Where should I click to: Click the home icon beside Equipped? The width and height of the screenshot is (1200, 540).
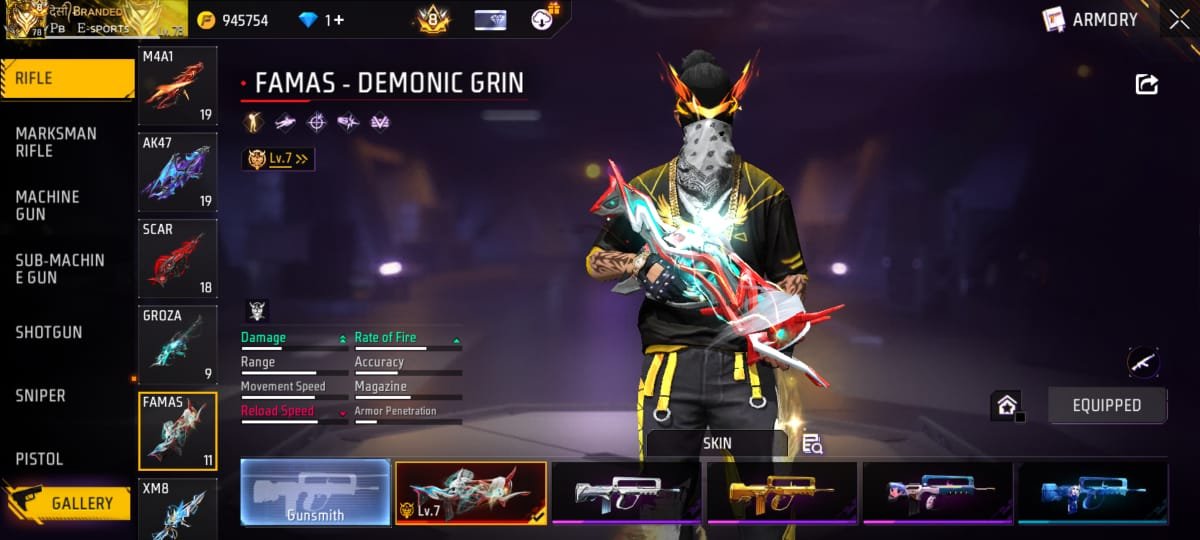pyautogui.click(x=1006, y=405)
